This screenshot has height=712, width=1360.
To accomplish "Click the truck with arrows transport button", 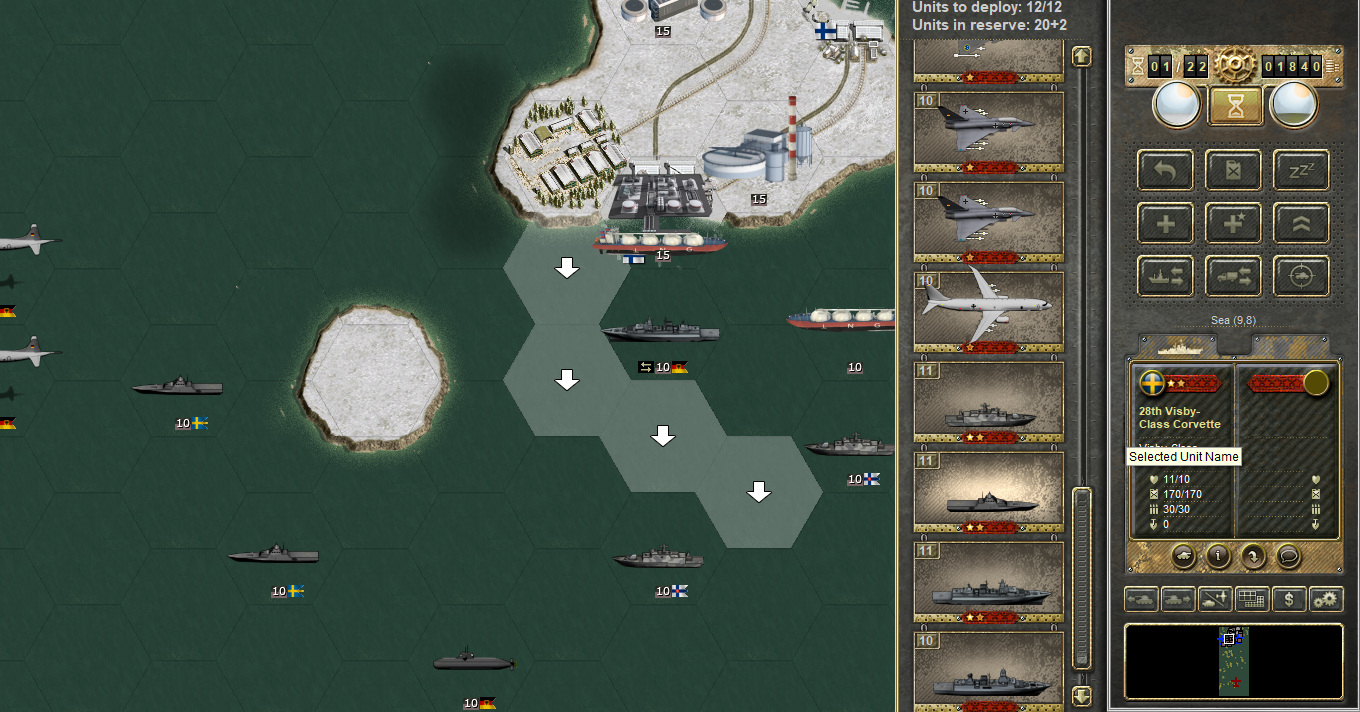I will pos(1233,276).
